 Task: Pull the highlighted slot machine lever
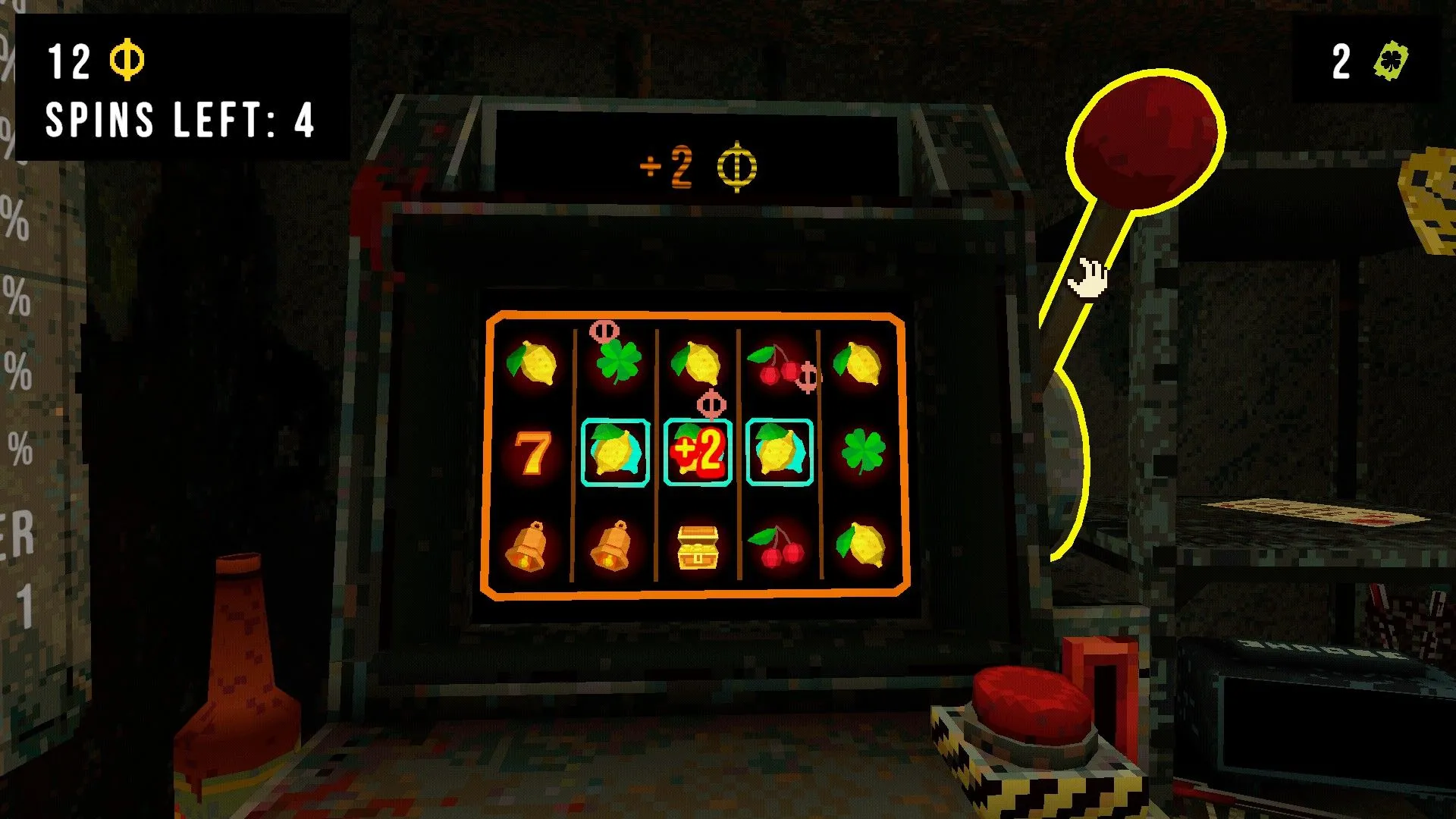1145,142
